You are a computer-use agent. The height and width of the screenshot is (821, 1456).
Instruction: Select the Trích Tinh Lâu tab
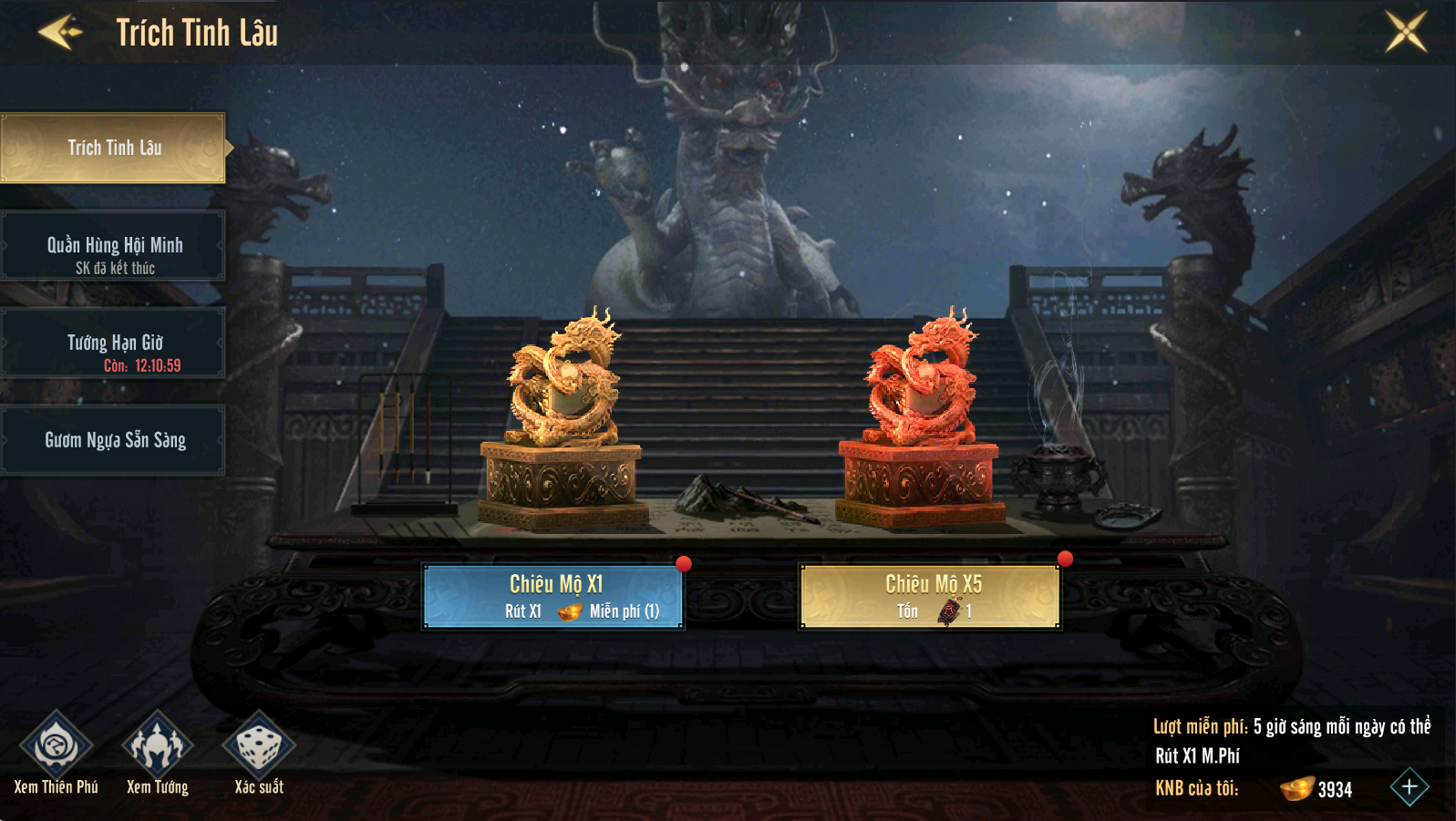click(x=113, y=148)
